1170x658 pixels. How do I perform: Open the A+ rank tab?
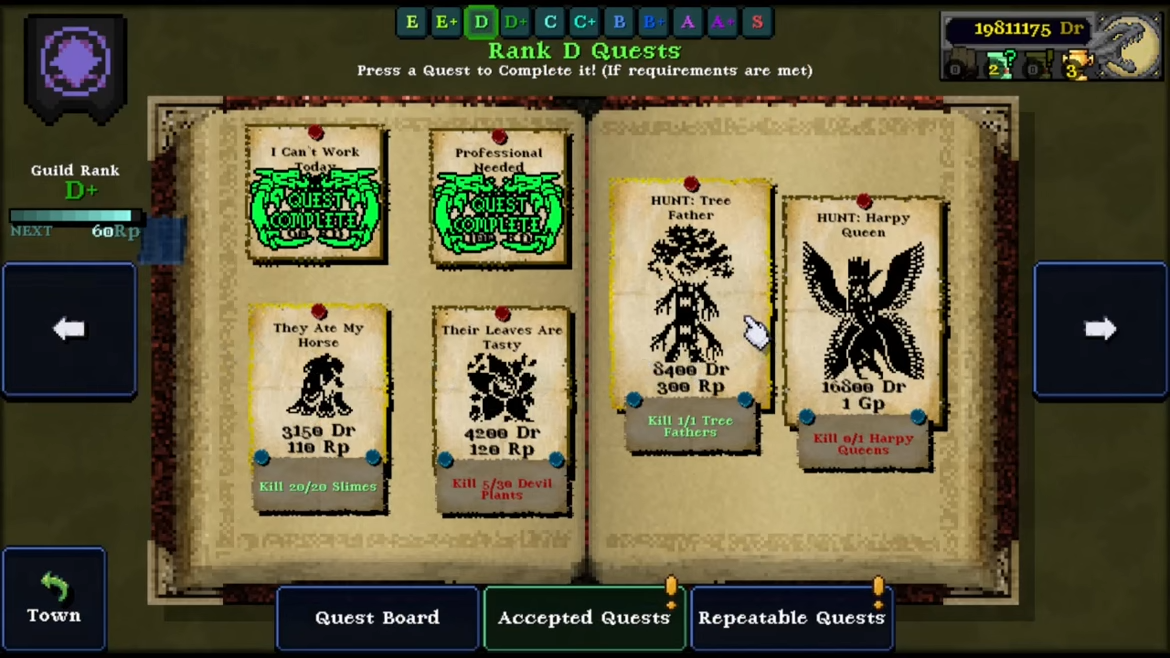coord(722,22)
